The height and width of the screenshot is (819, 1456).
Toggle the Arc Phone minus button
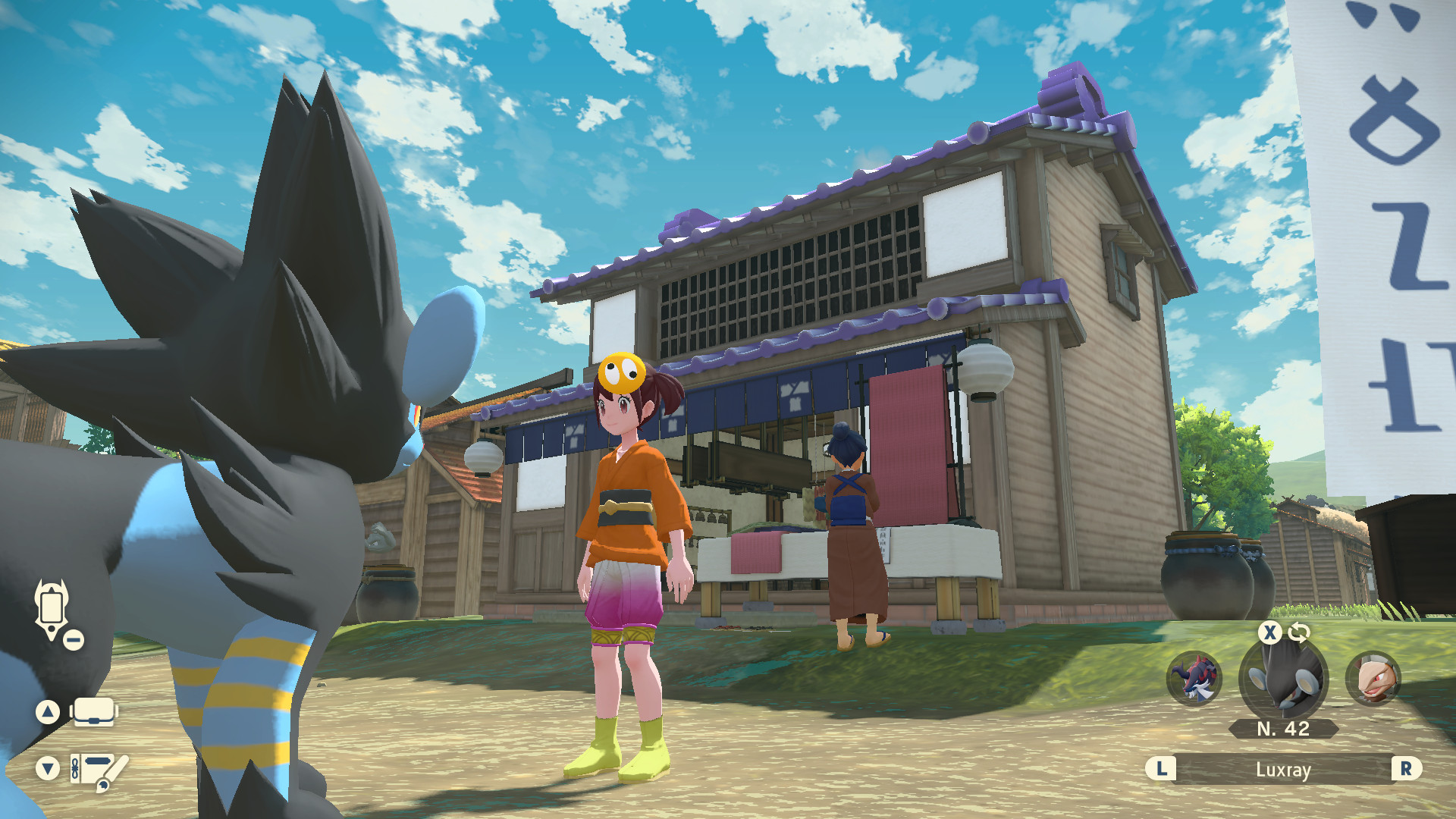tap(72, 641)
